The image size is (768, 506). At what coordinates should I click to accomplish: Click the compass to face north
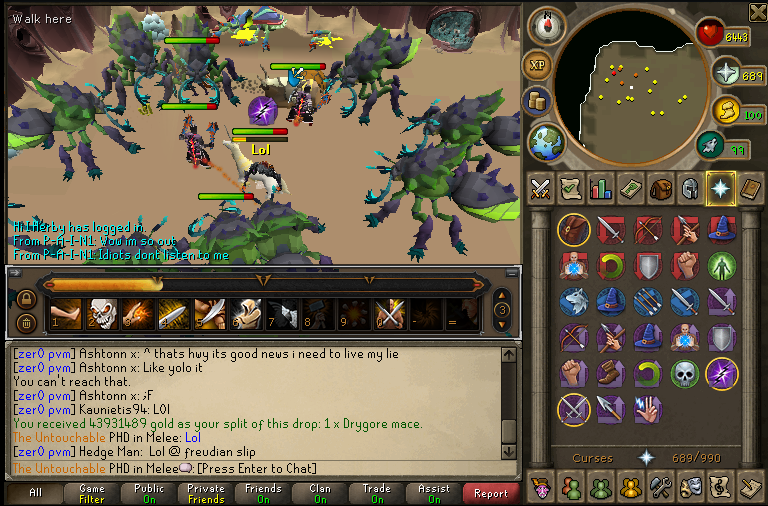(545, 25)
